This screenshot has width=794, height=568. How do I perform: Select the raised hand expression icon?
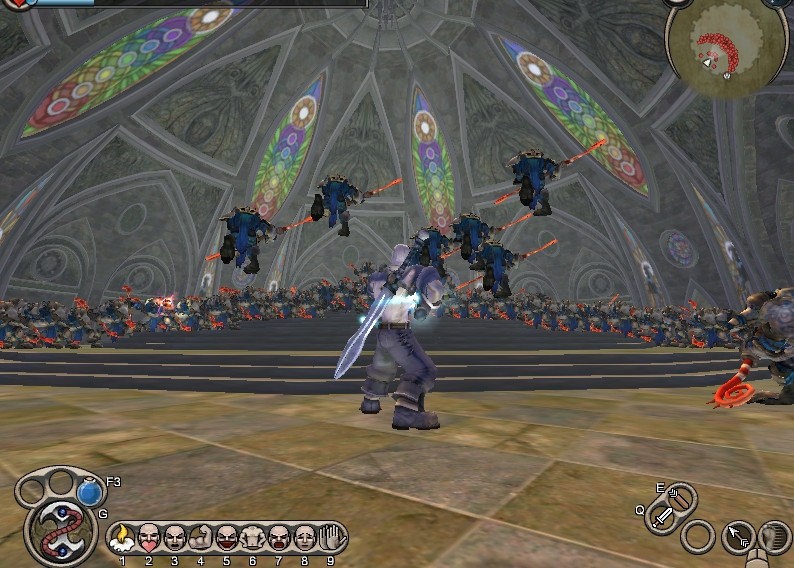329,539
